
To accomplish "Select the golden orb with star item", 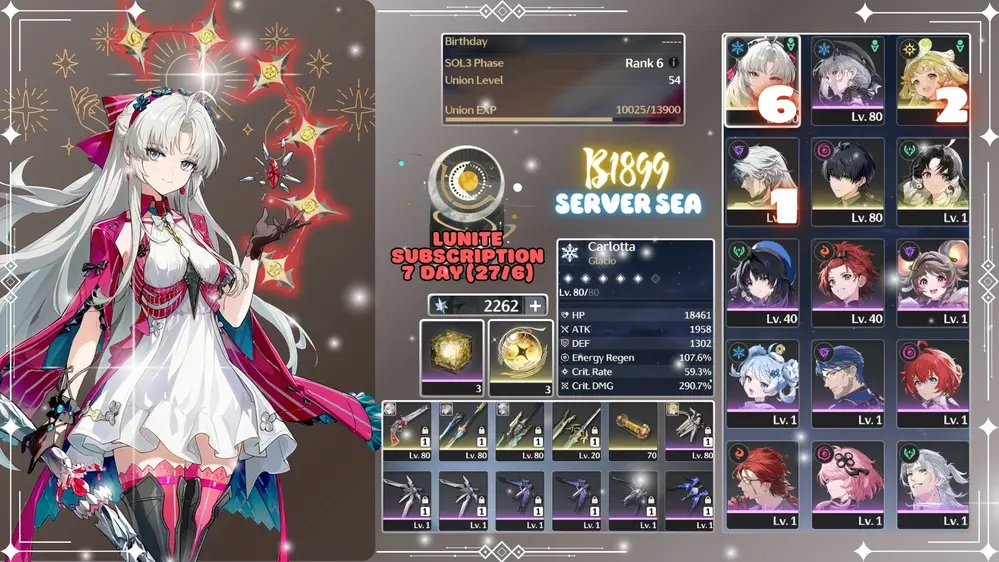I will [520, 357].
